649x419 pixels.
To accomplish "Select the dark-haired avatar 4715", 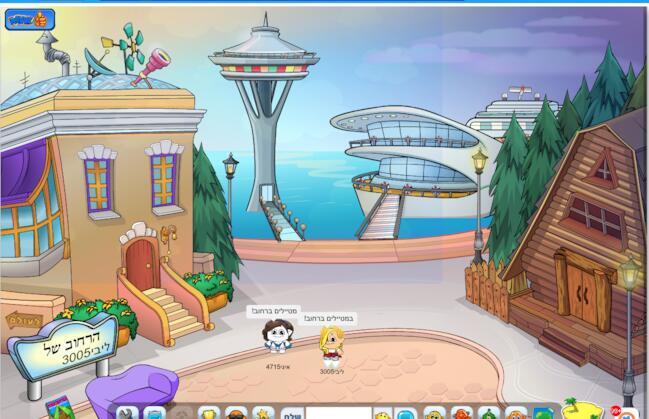I will [x=275, y=337].
